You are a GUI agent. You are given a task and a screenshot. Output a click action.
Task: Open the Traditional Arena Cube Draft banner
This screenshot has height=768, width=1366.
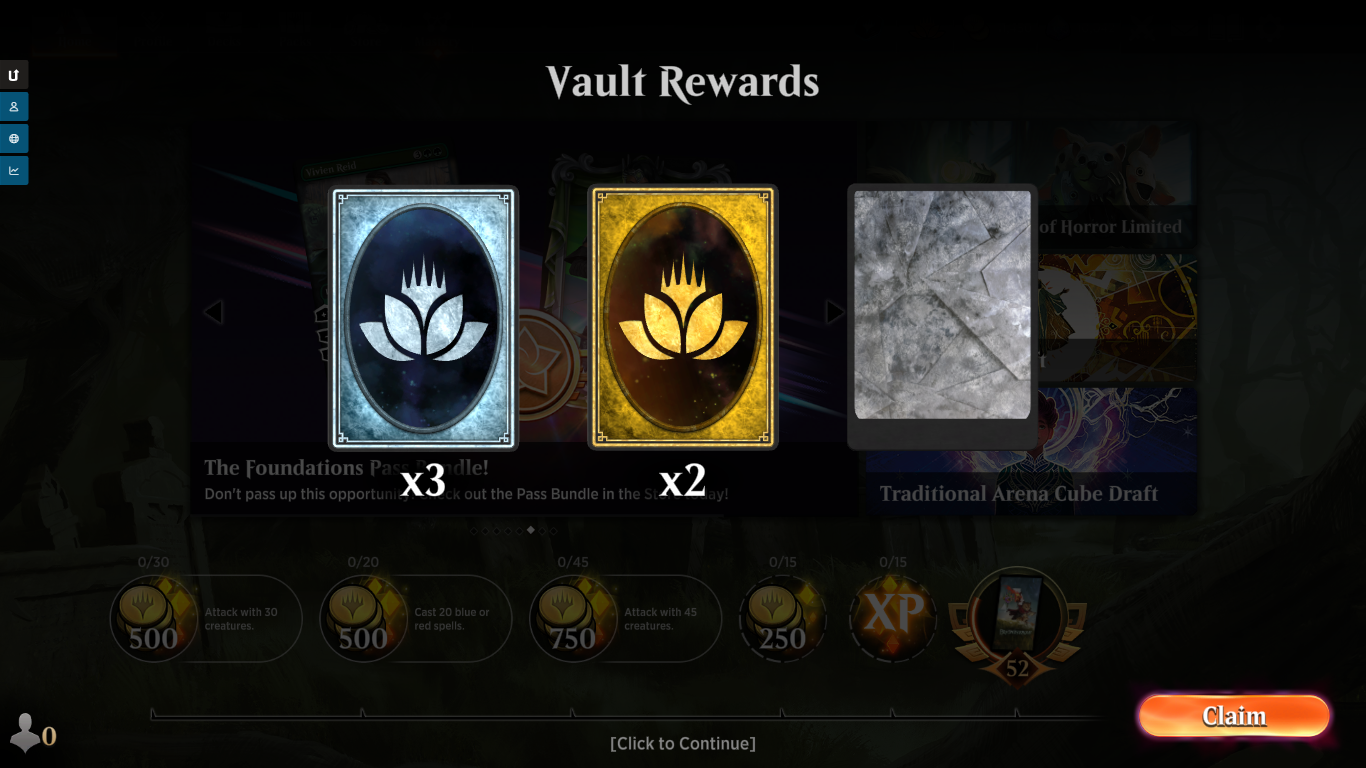pyautogui.click(x=1018, y=492)
